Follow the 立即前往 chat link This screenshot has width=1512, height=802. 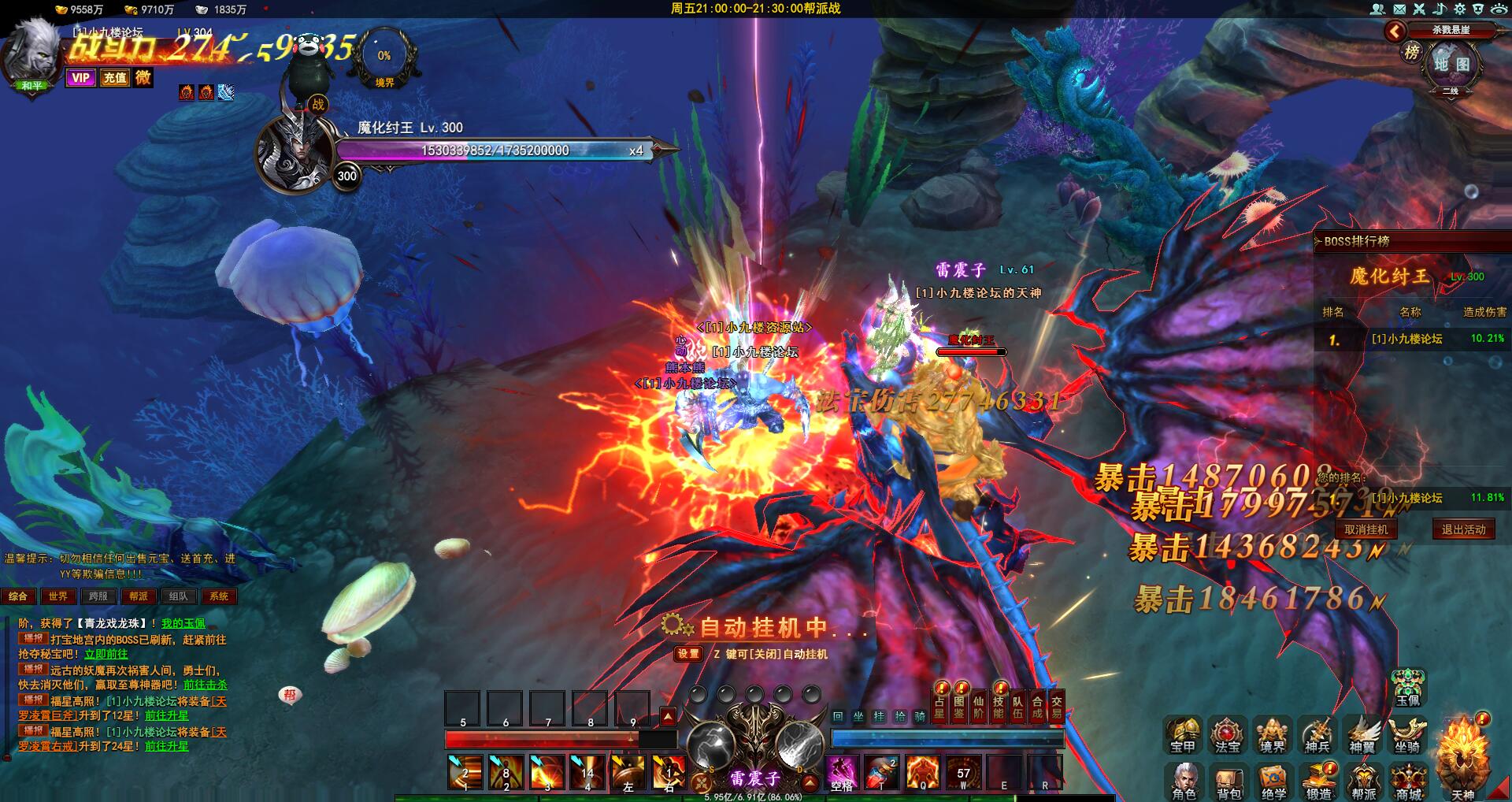[106, 654]
